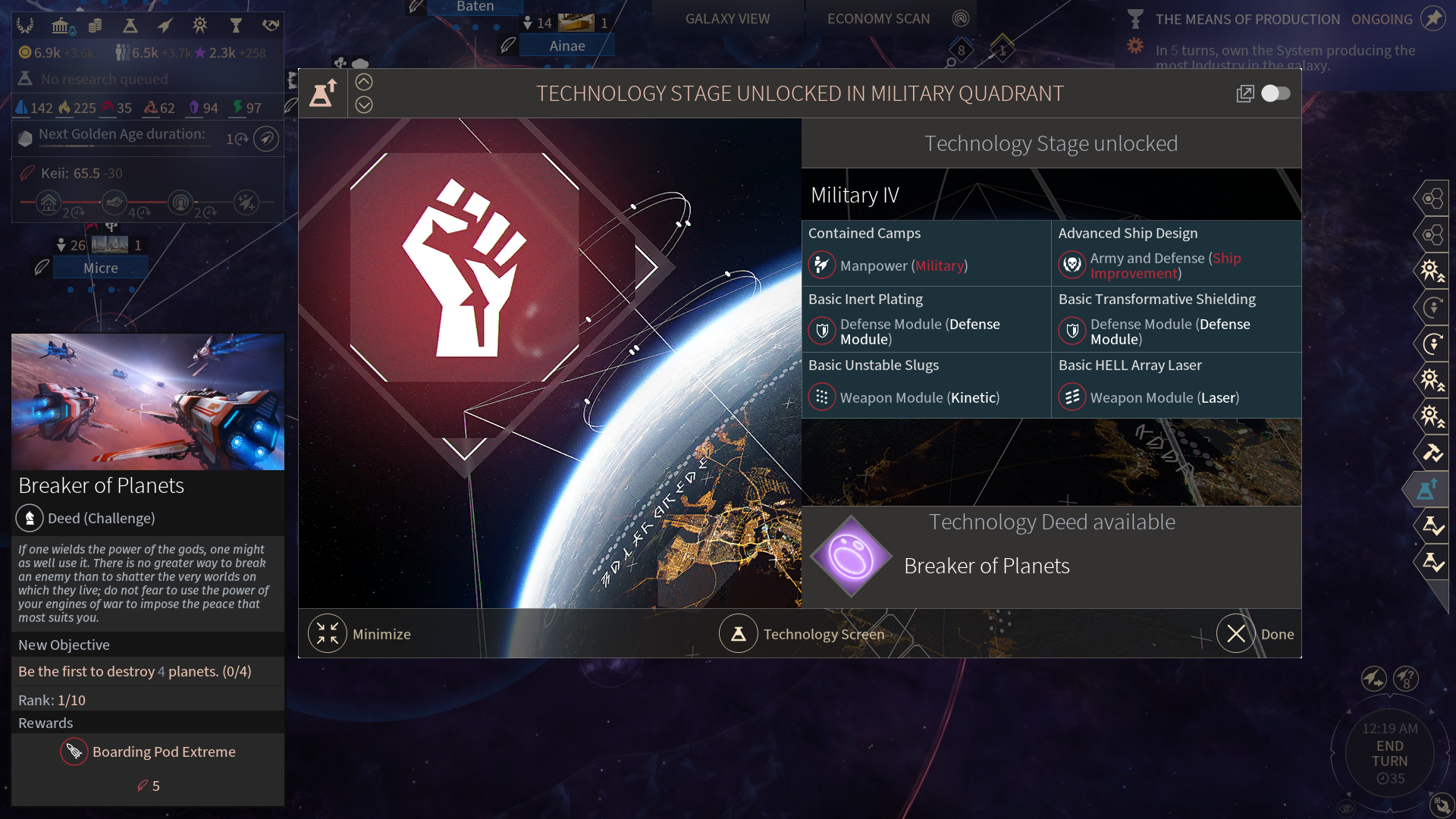Image resolution: width=1456 pixels, height=819 pixels.
Task: Open the Breaker of Planets deed
Action: pyautogui.click(x=987, y=566)
